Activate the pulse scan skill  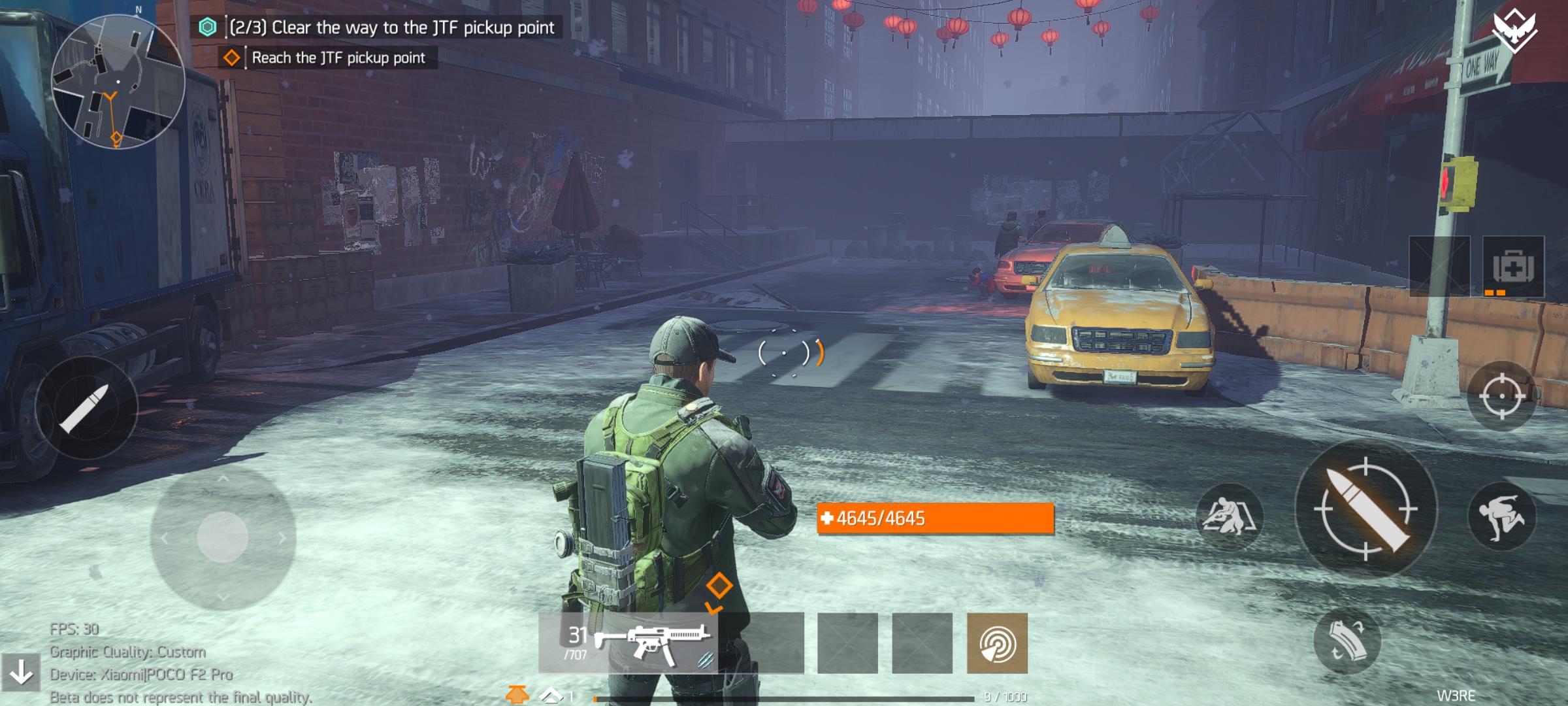point(997,643)
